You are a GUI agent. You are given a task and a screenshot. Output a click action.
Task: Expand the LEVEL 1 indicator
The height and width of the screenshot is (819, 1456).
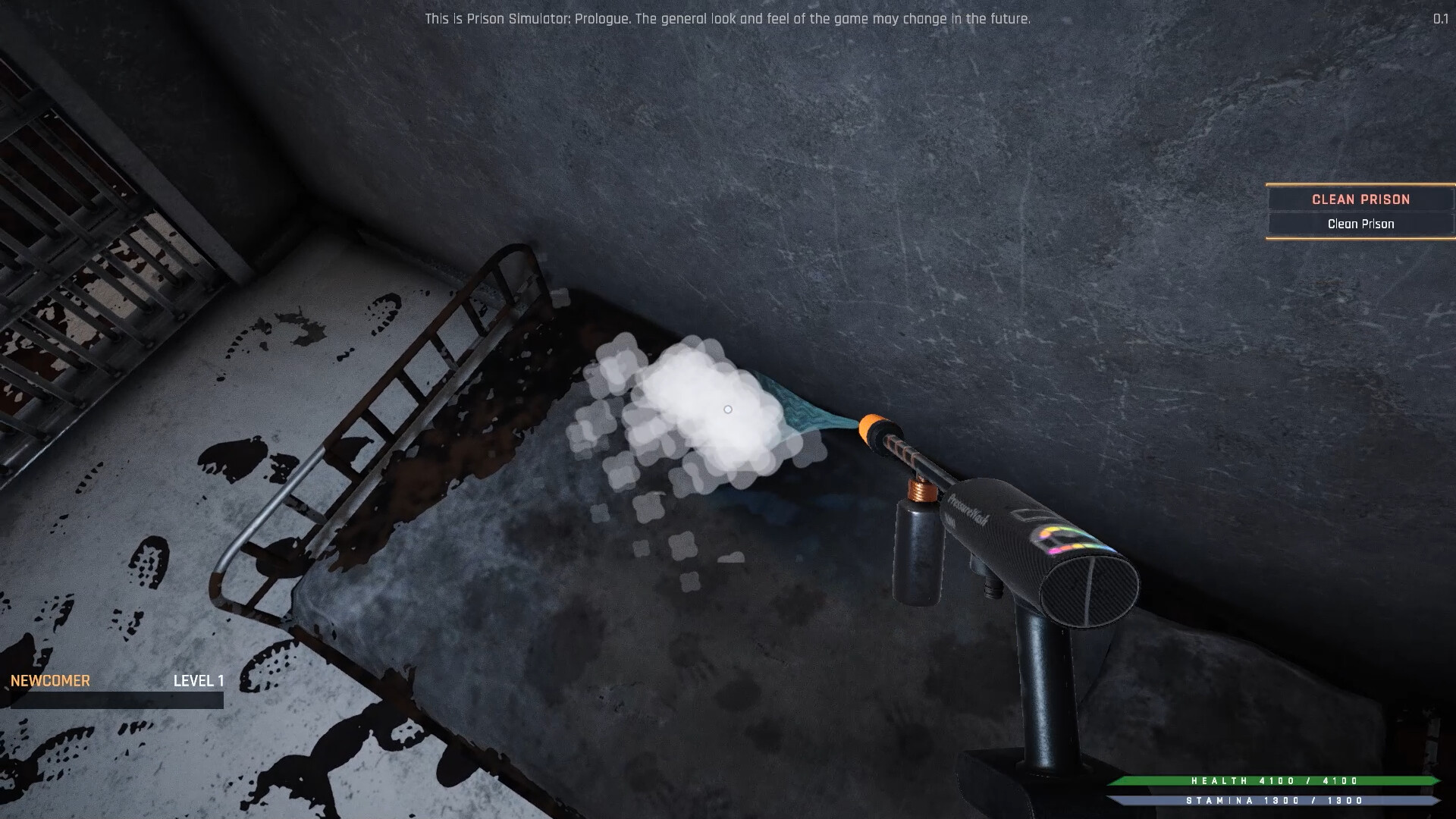(x=199, y=681)
